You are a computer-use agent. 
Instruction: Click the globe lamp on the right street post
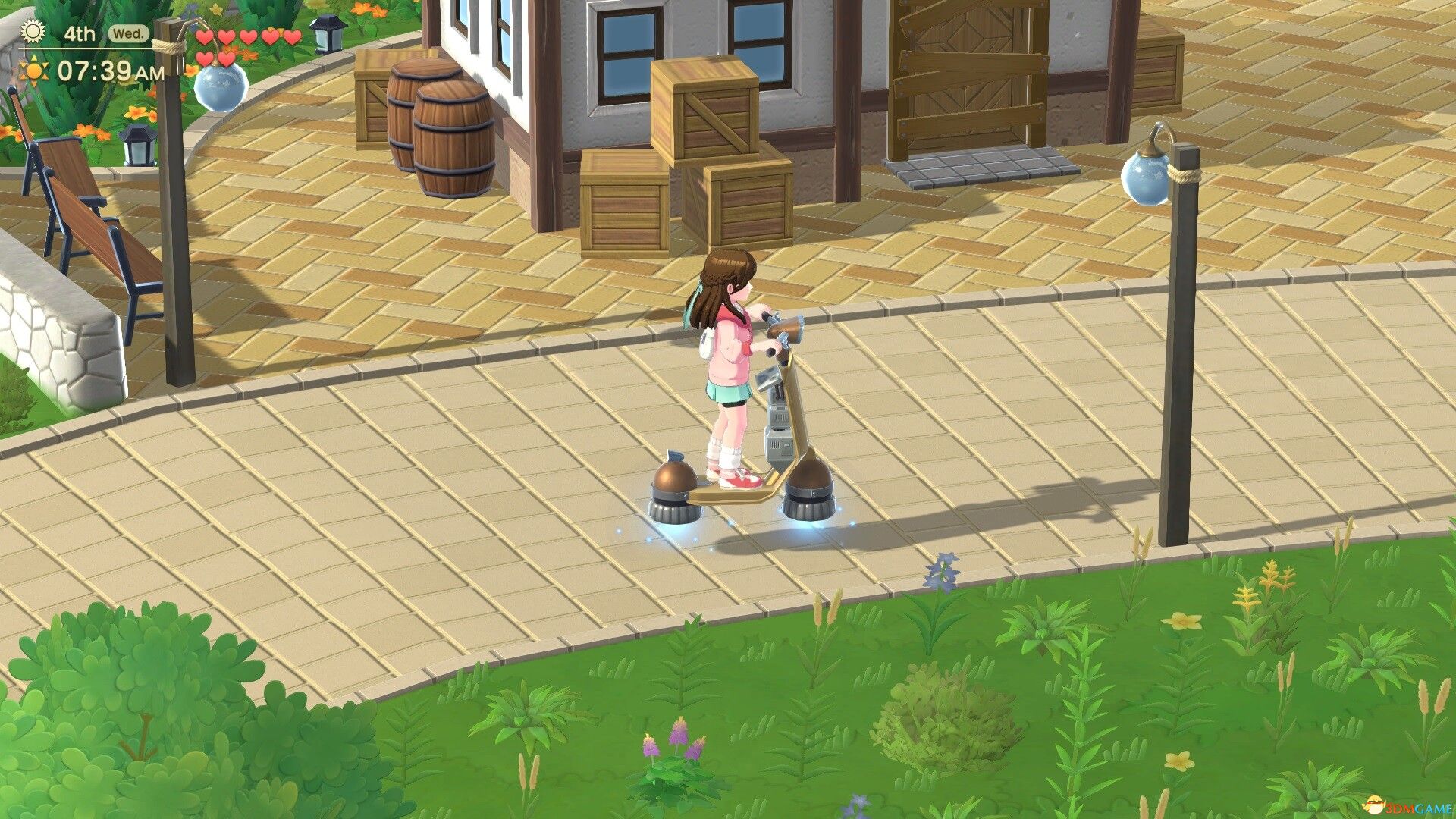point(1147,180)
